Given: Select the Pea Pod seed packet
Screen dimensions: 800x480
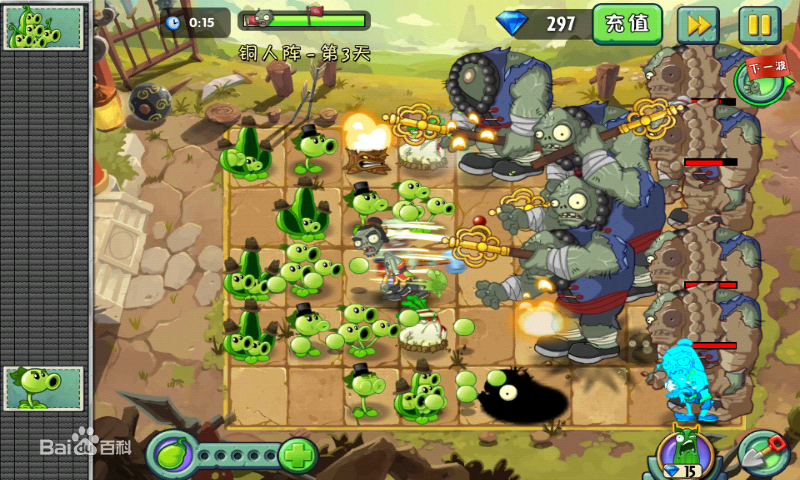Looking at the screenshot, I should [x=44, y=28].
